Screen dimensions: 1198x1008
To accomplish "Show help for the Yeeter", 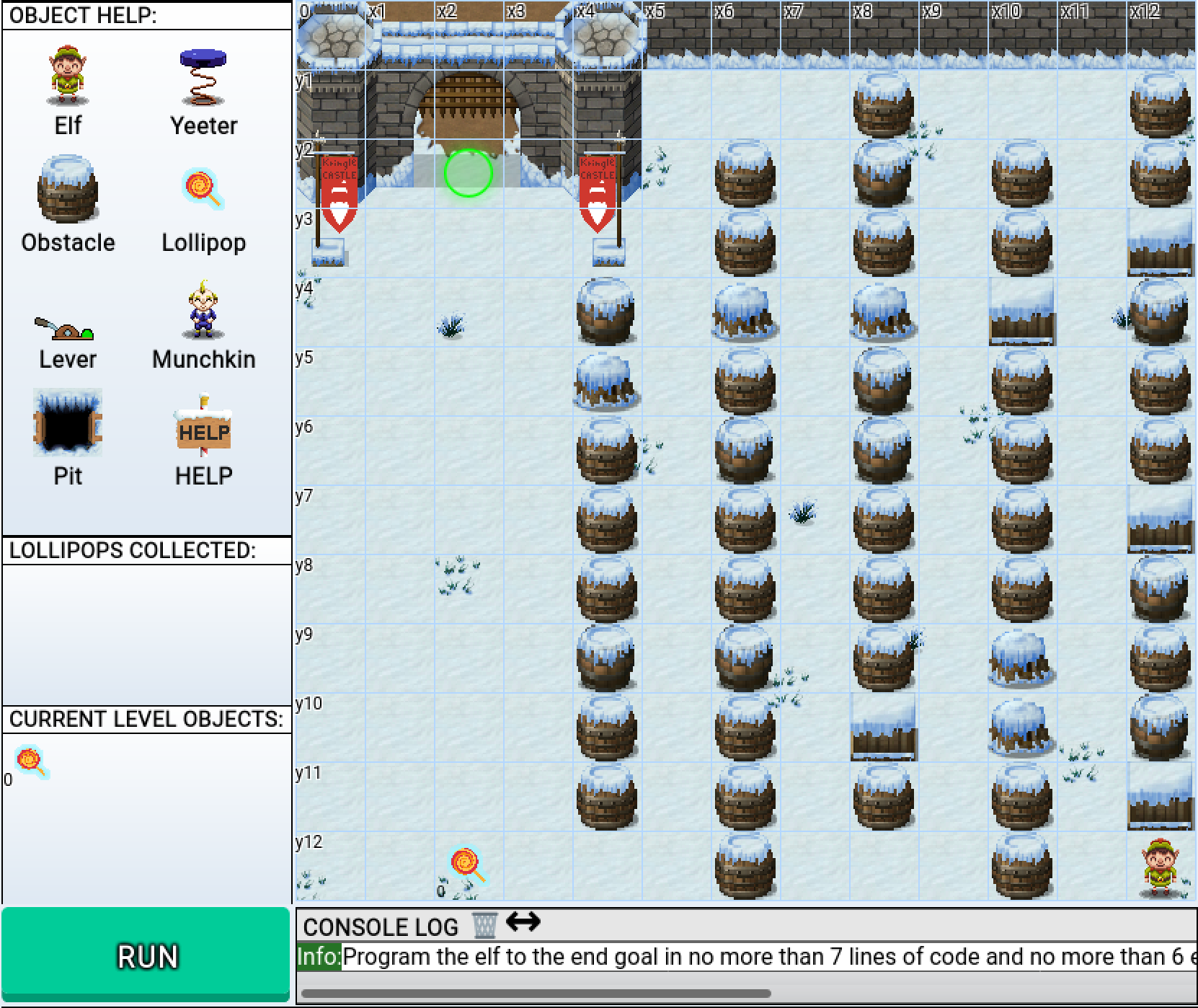I will click(203, 77).
